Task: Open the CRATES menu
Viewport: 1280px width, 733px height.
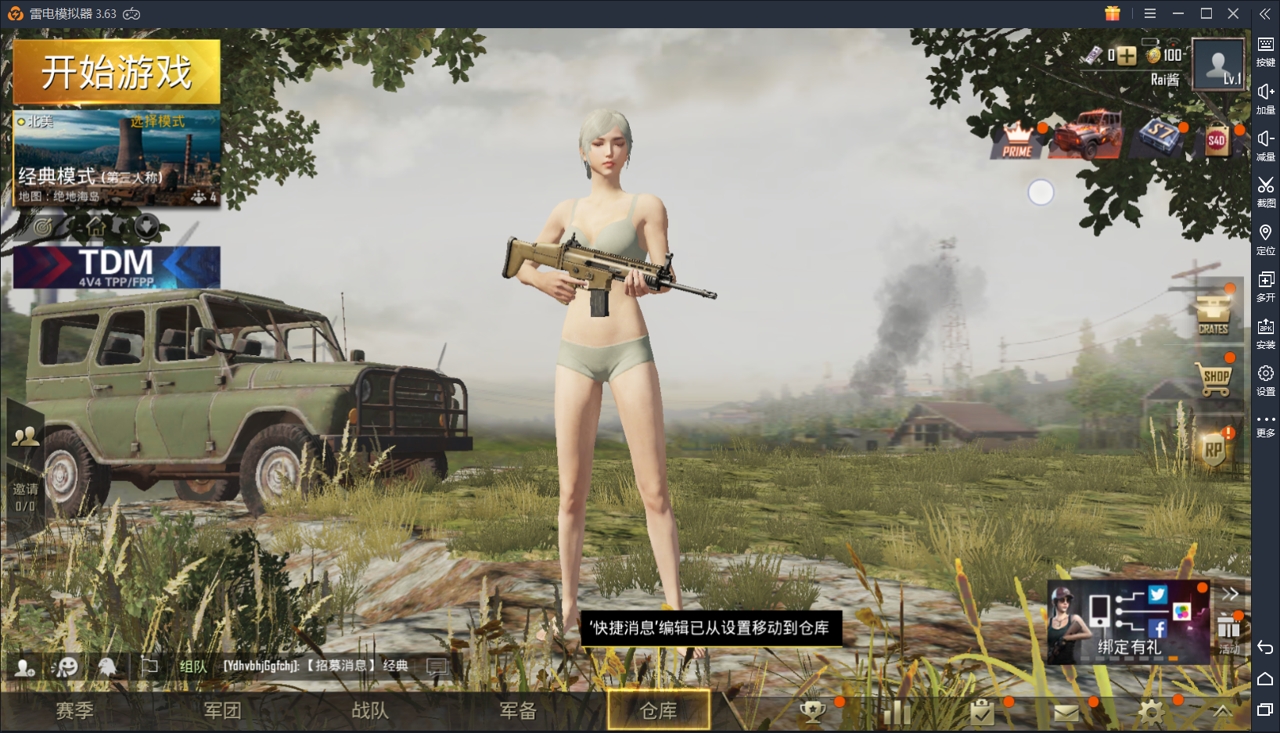Action: (x=1213, y=313)
